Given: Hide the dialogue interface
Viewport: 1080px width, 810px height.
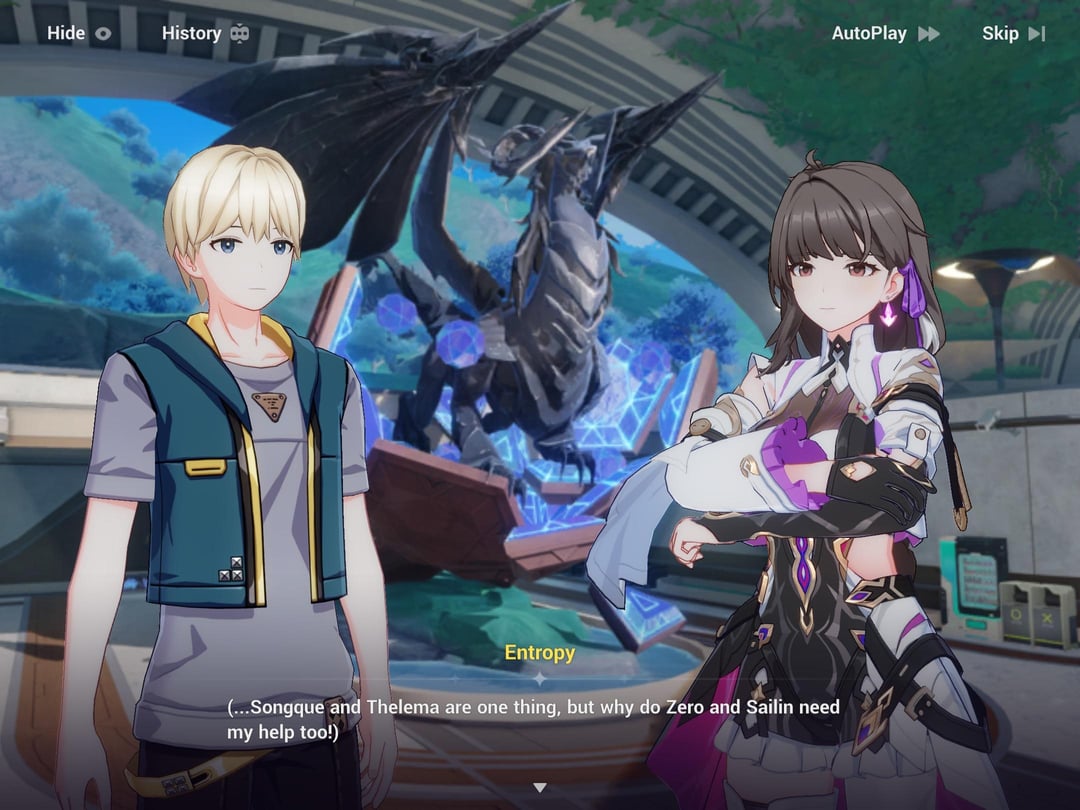Looking at the screenshot, I should pos(79,33).
